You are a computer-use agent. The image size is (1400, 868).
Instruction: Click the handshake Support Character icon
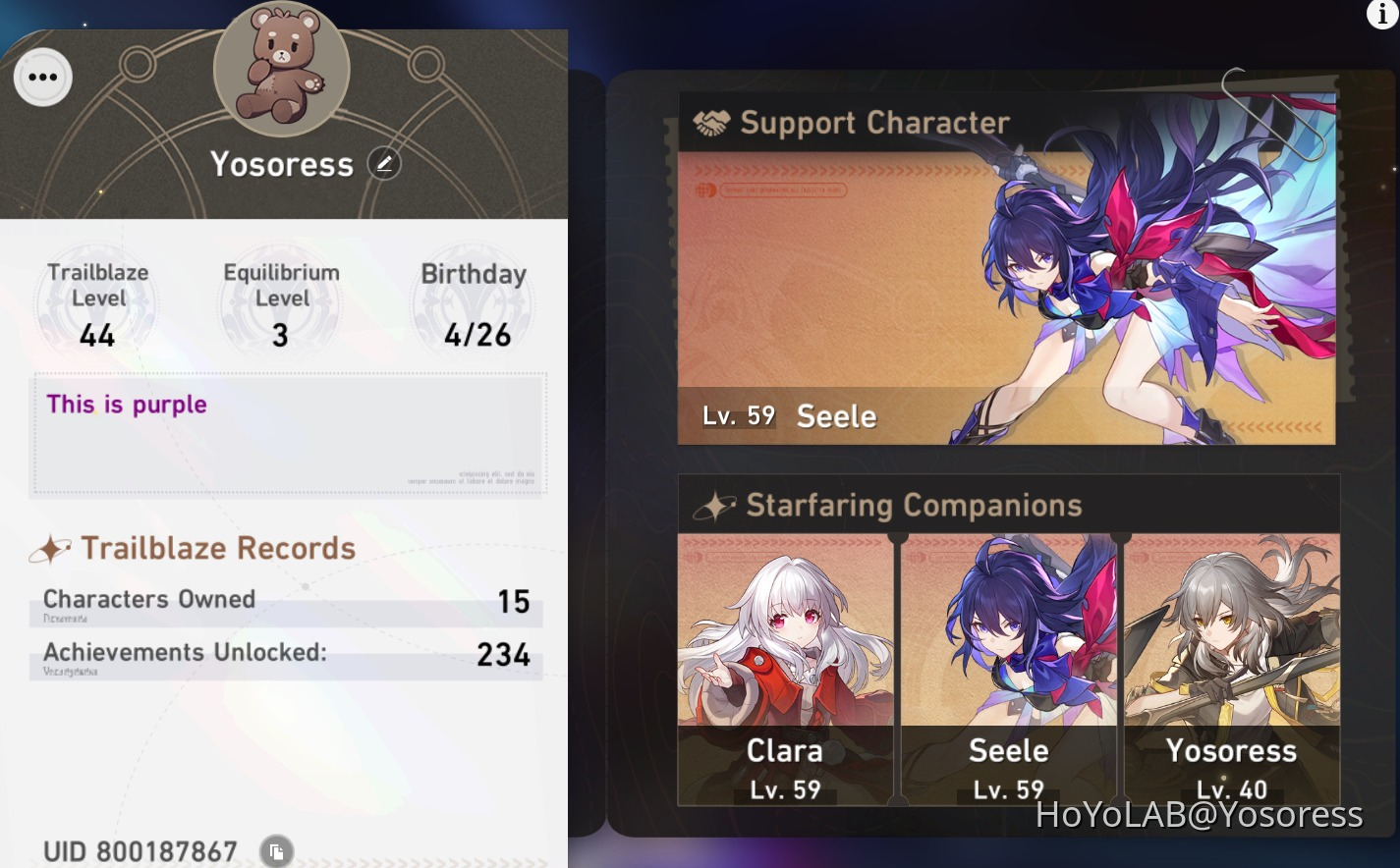(x=710, y=123)
